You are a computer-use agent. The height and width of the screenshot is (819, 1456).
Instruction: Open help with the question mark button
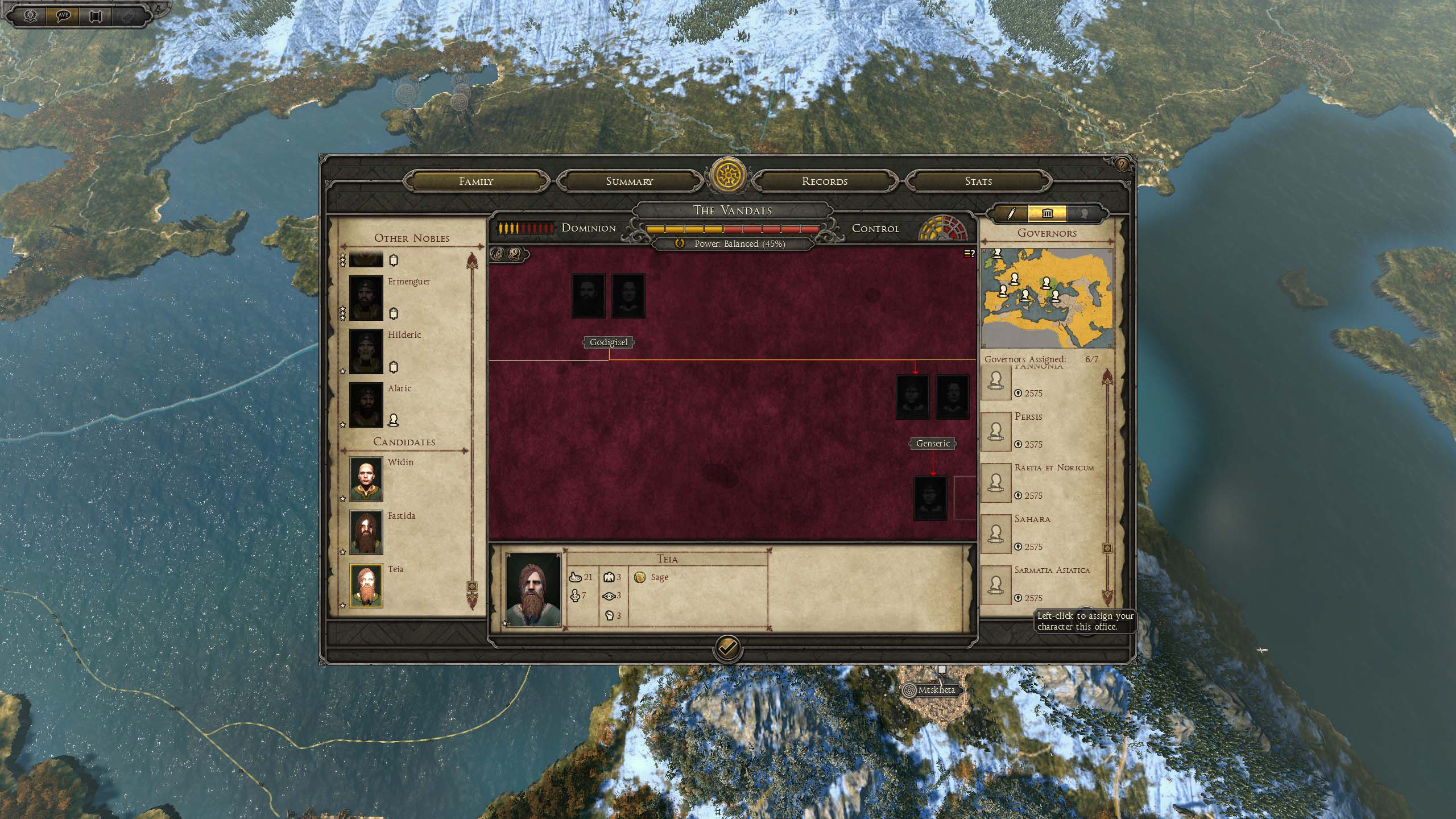click(x=1121, y=165)
